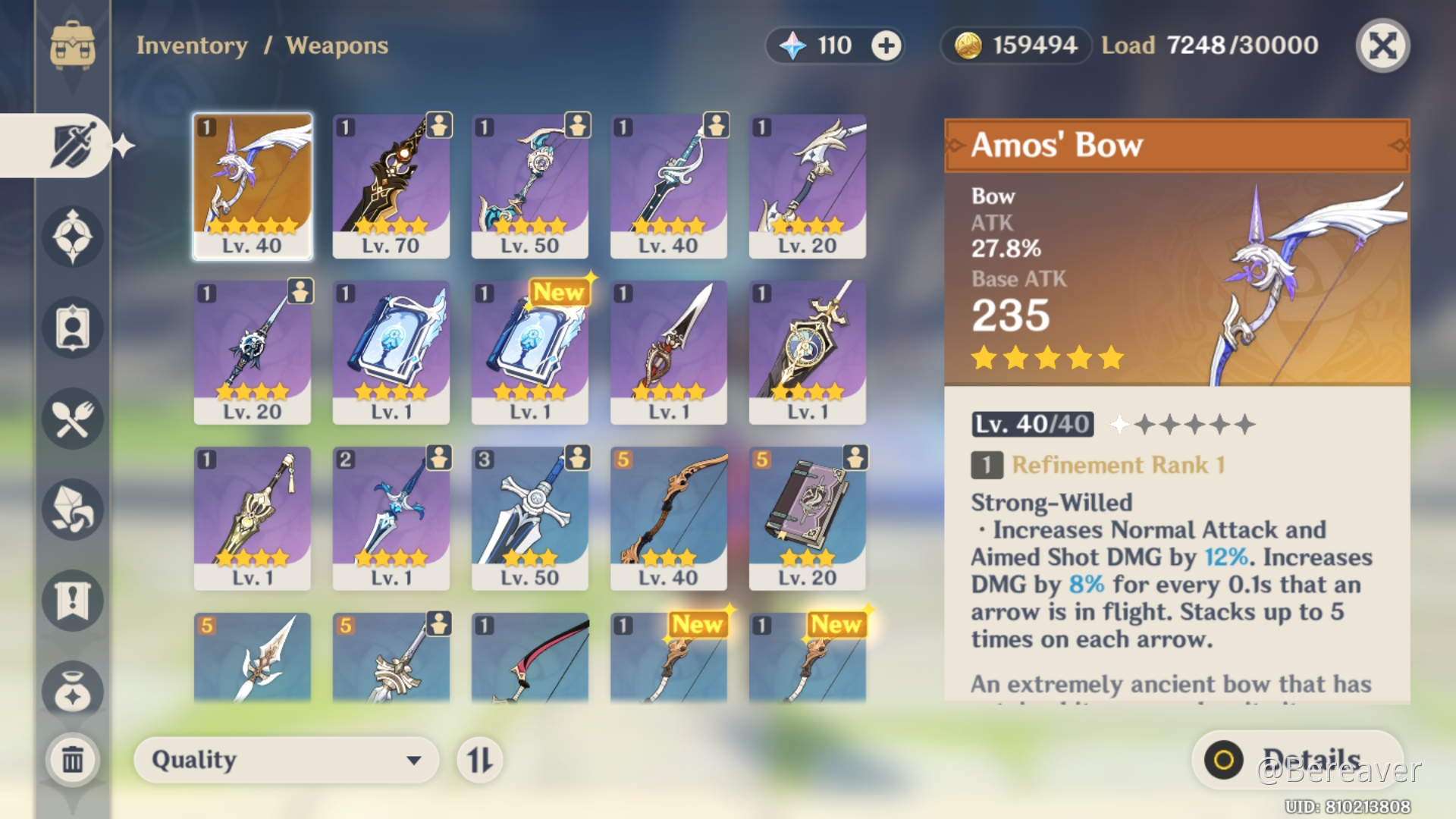Screen dimensions: 1456x819
Task: Switch to Character Development Items category
Action: pos(72,328)
